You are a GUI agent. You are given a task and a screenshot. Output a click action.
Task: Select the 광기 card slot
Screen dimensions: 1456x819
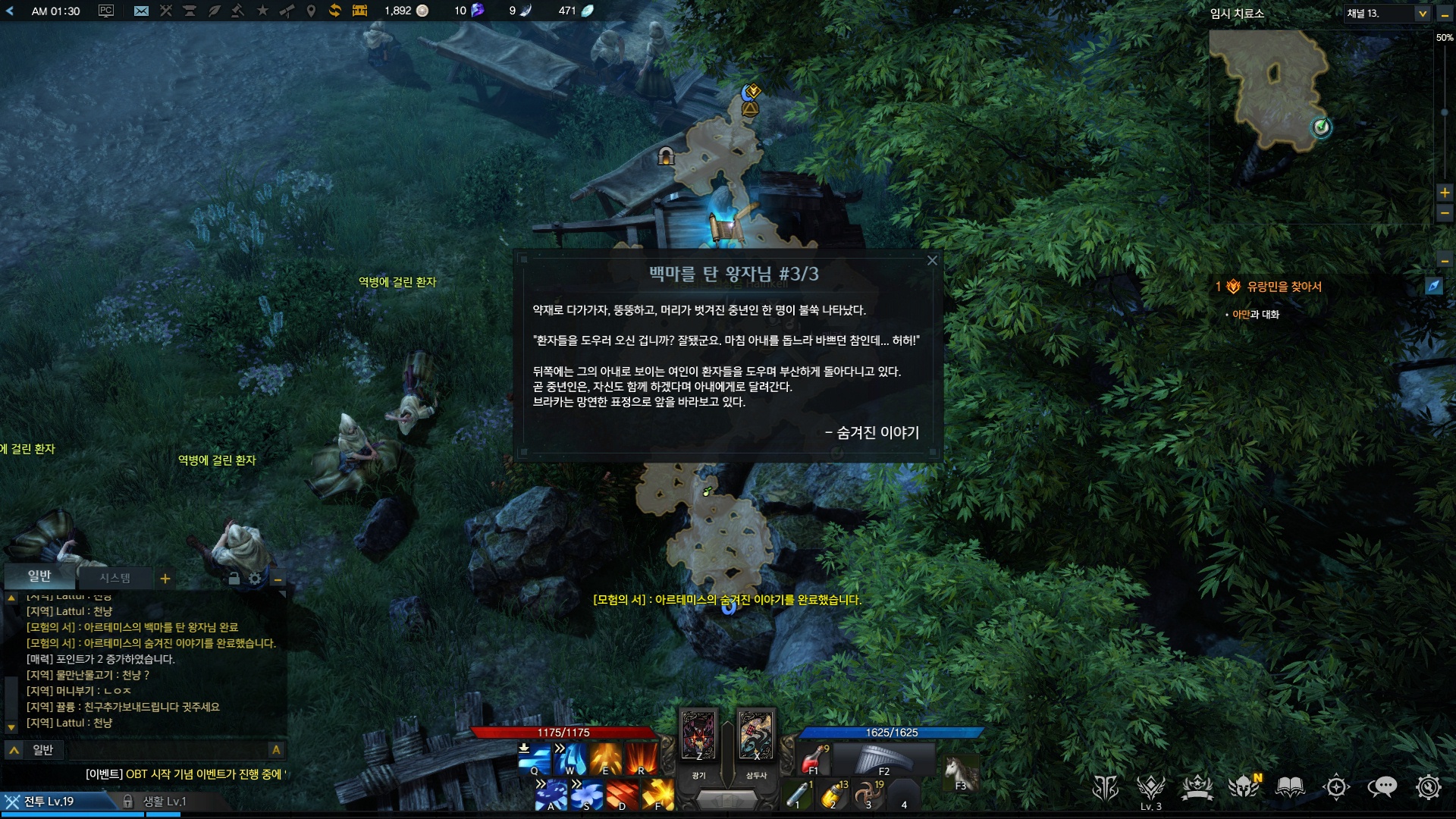tap(698, 736)
